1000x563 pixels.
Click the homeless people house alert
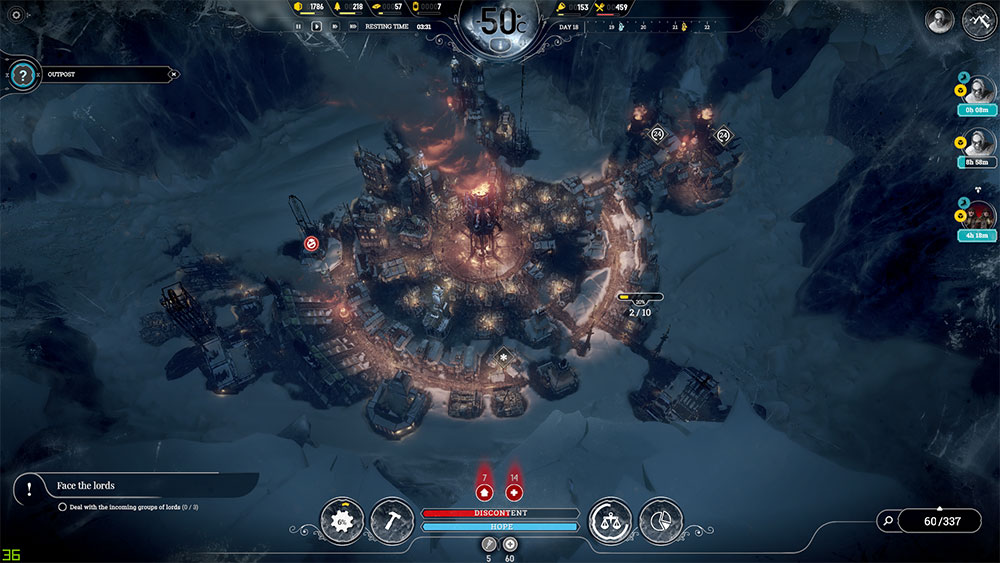pyautogui.click(x=484, y=492)
